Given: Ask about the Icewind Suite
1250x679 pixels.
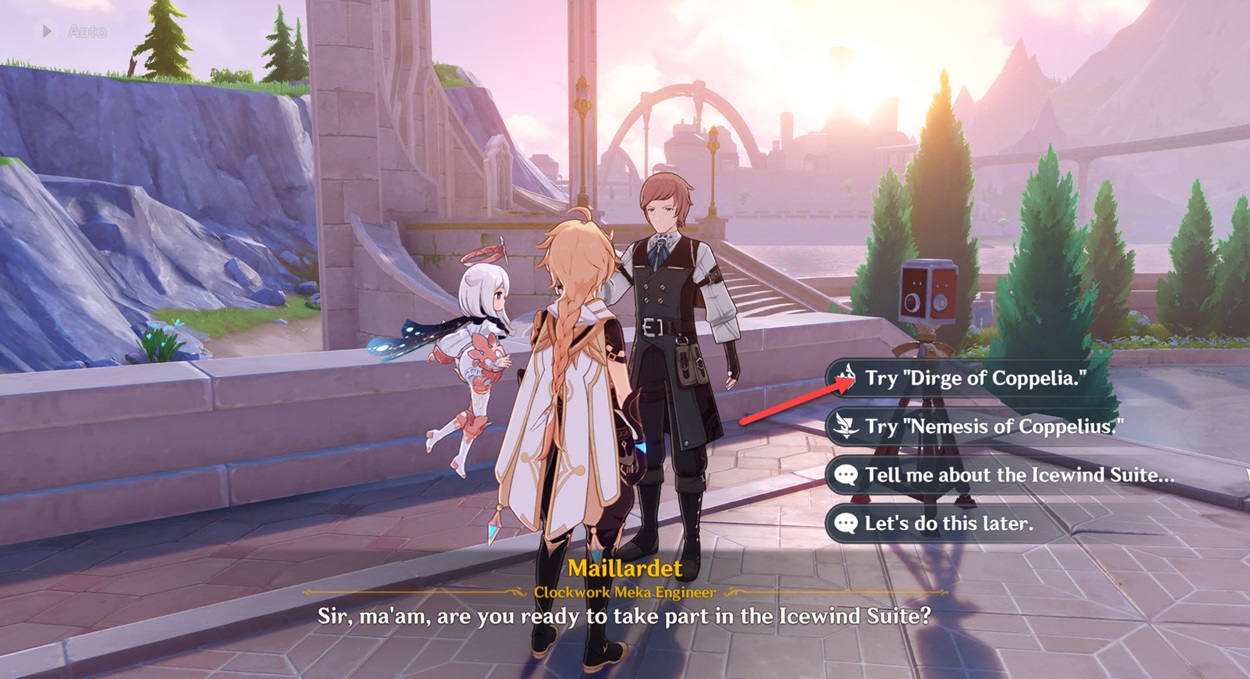Looking at the screenshot, I should [1018, 475].
